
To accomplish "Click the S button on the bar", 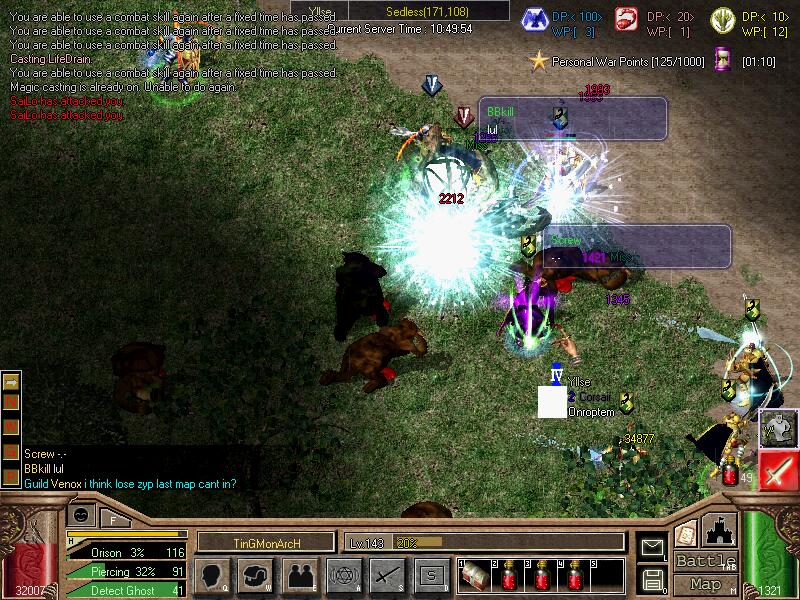I will [431, 576].
